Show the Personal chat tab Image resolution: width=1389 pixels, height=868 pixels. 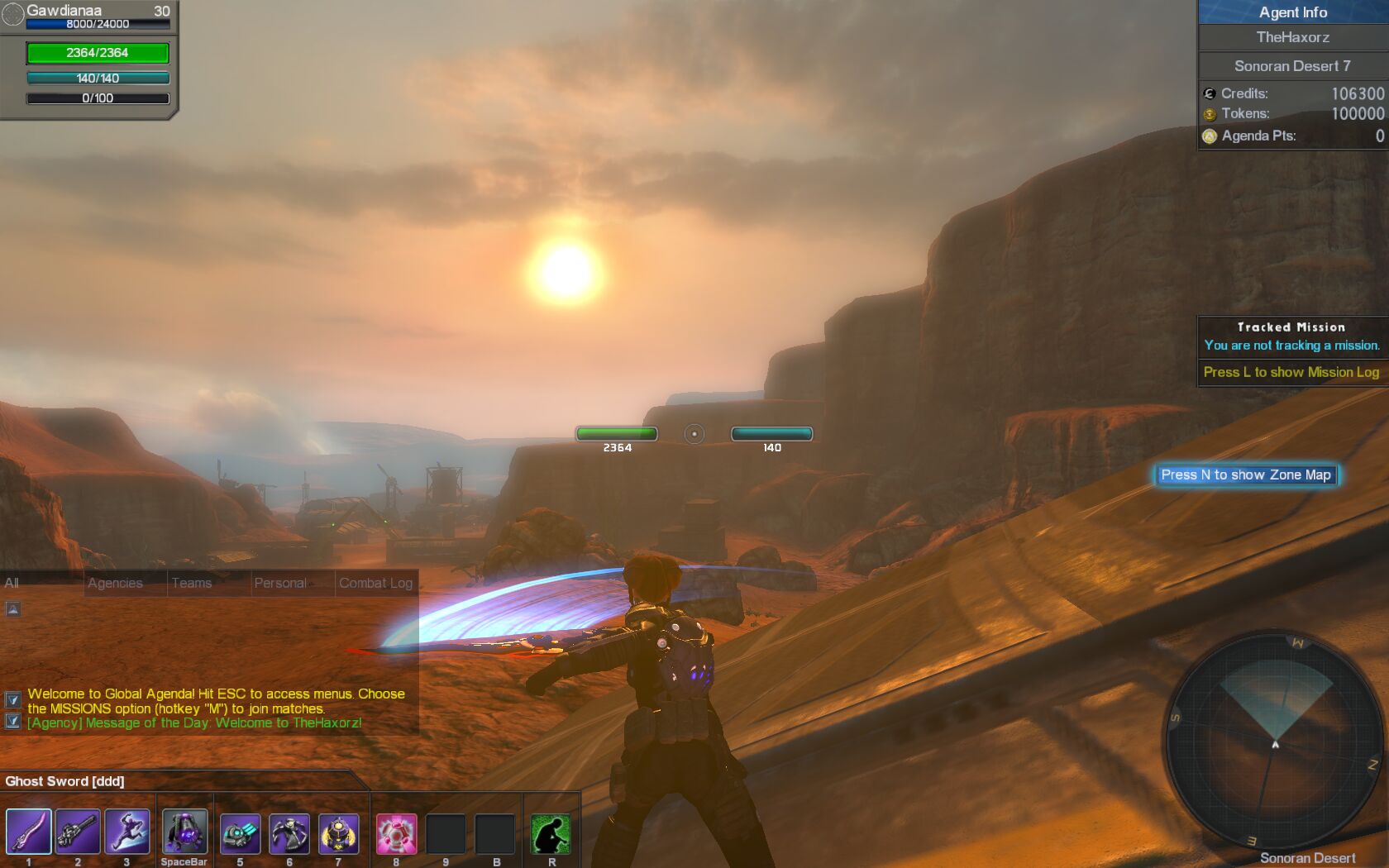[x=280, y=583]
